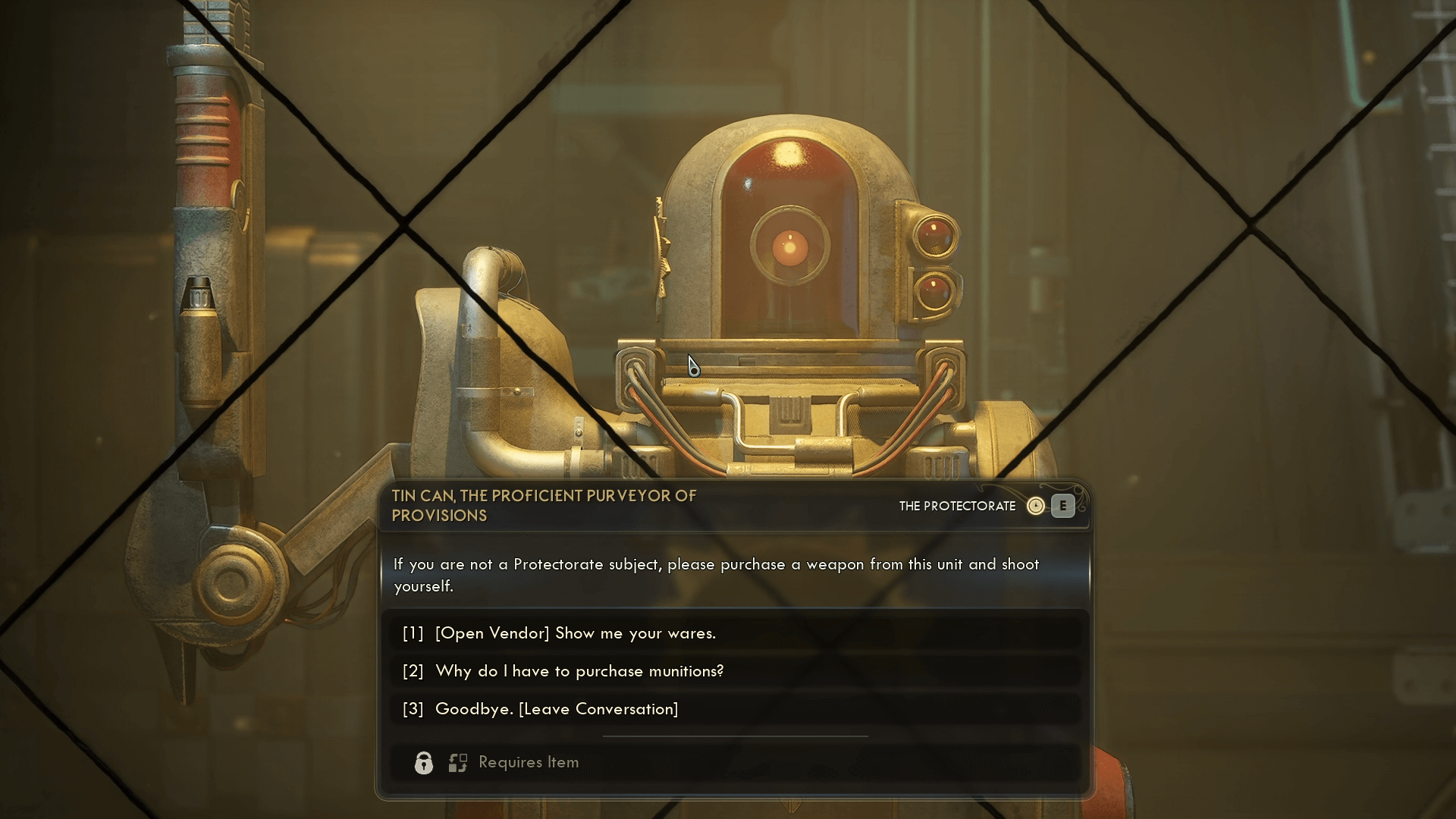Click the dialogue text about purchasing a weapon

(715, 575)
